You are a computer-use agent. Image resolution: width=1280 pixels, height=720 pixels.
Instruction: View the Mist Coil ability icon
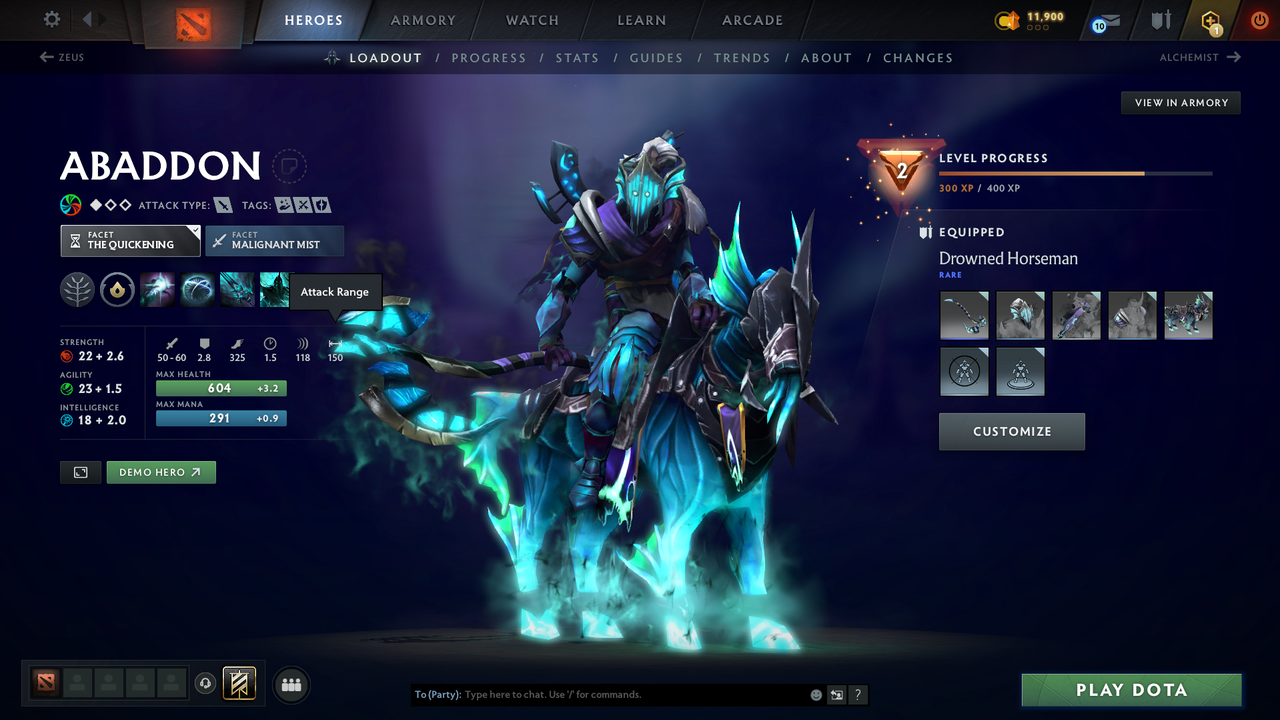(159, 289)
